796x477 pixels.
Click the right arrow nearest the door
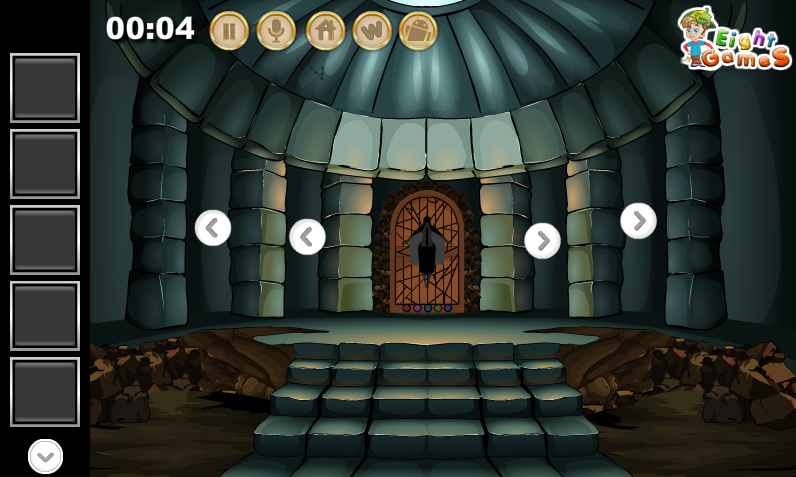pyautogui.click(x=542, y=241)
